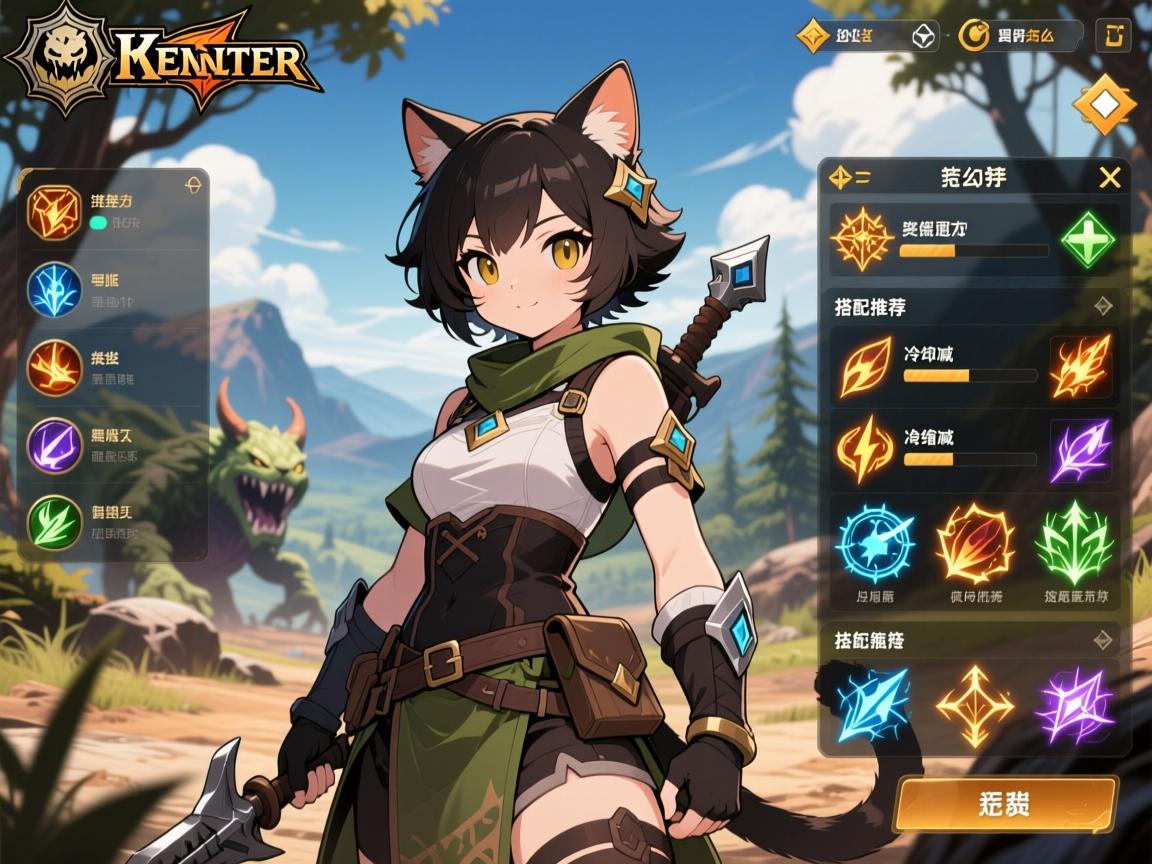Image resolution: width=1152 pixels, height=864 pixels.
Task: Select the orange spiky shield rune
Action: (974, 544)
